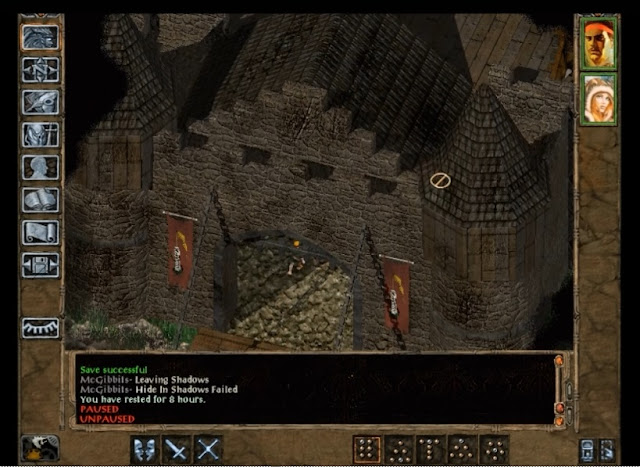
Task: Rest the party with the closed-eye button
Action: coord(41,327)
